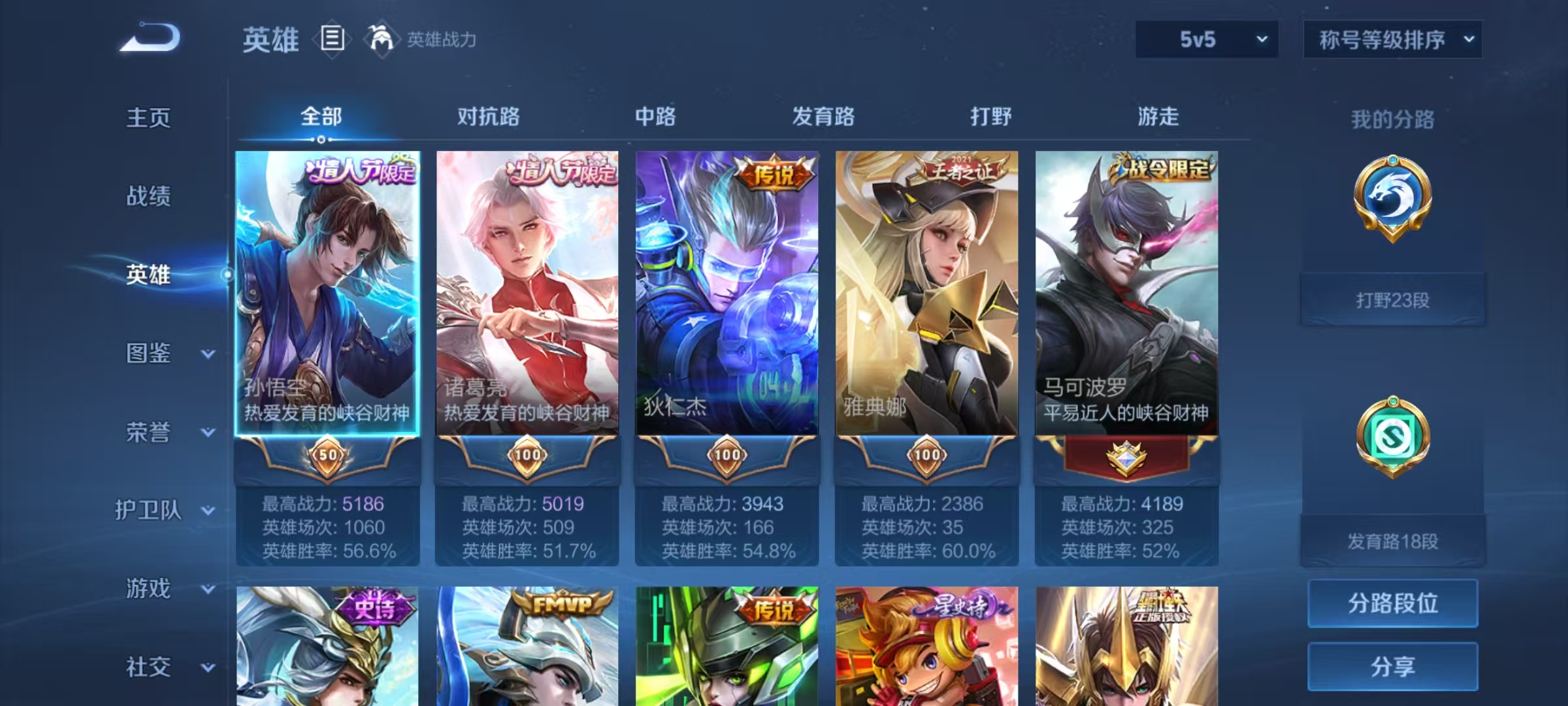Open the hero list icon beside the 英雄 title

(x=332, y=39)
